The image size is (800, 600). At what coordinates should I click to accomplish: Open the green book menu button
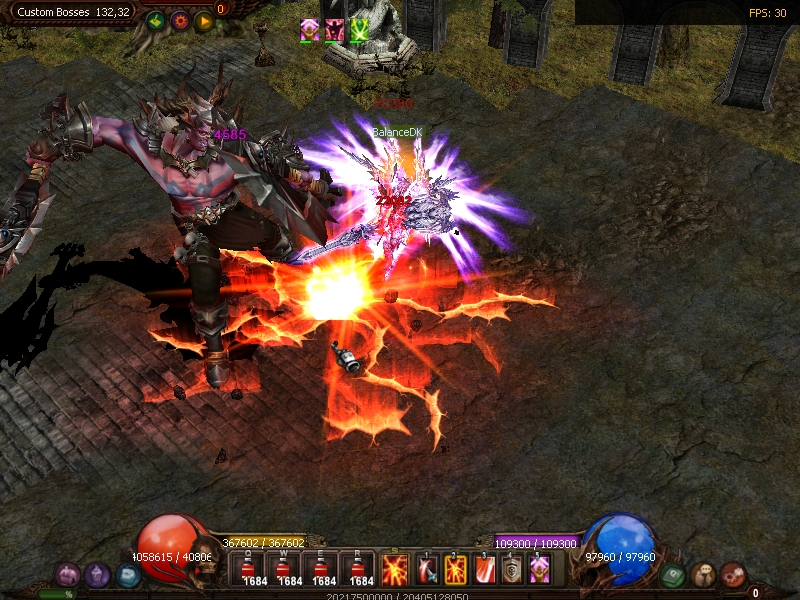673,575
